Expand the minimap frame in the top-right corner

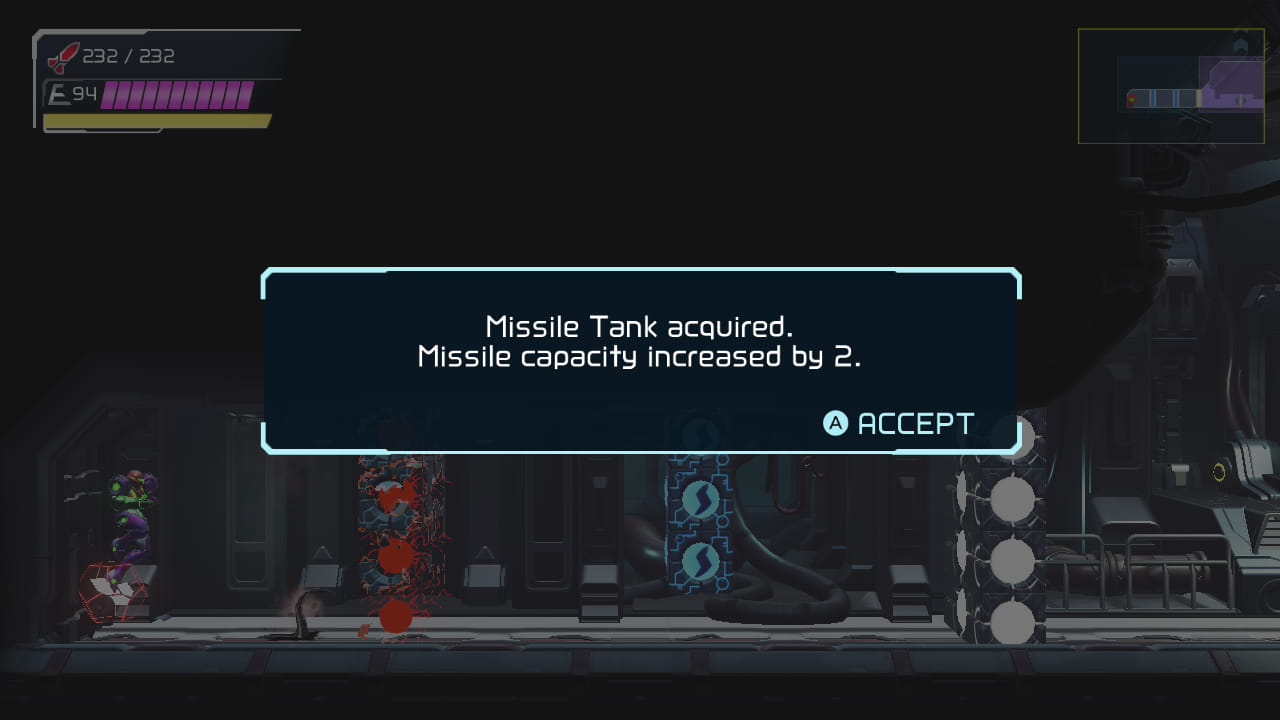(1172, 85)
